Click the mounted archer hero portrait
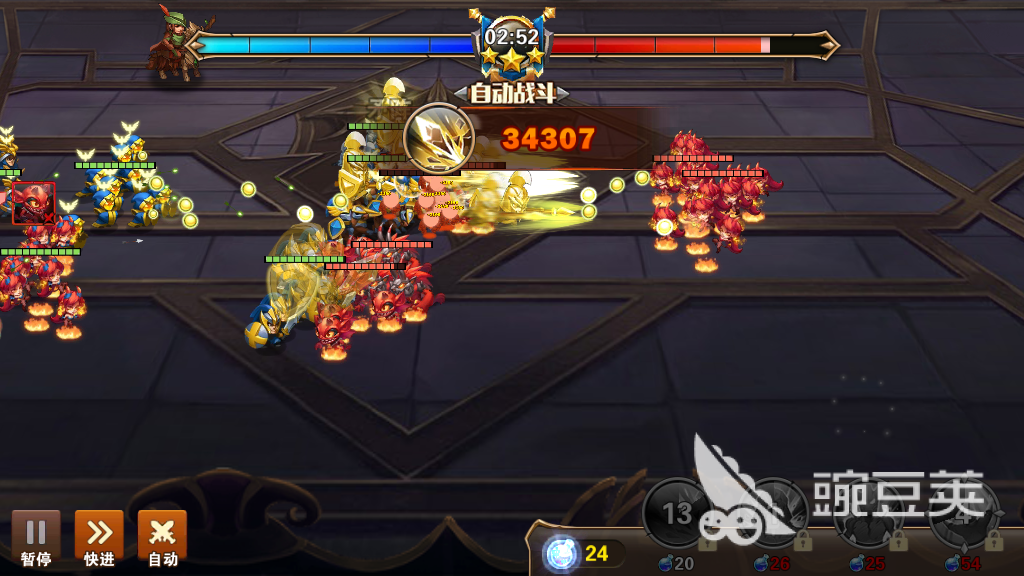The height and width of the screenshot is (576, 1024). click(178, 43)
